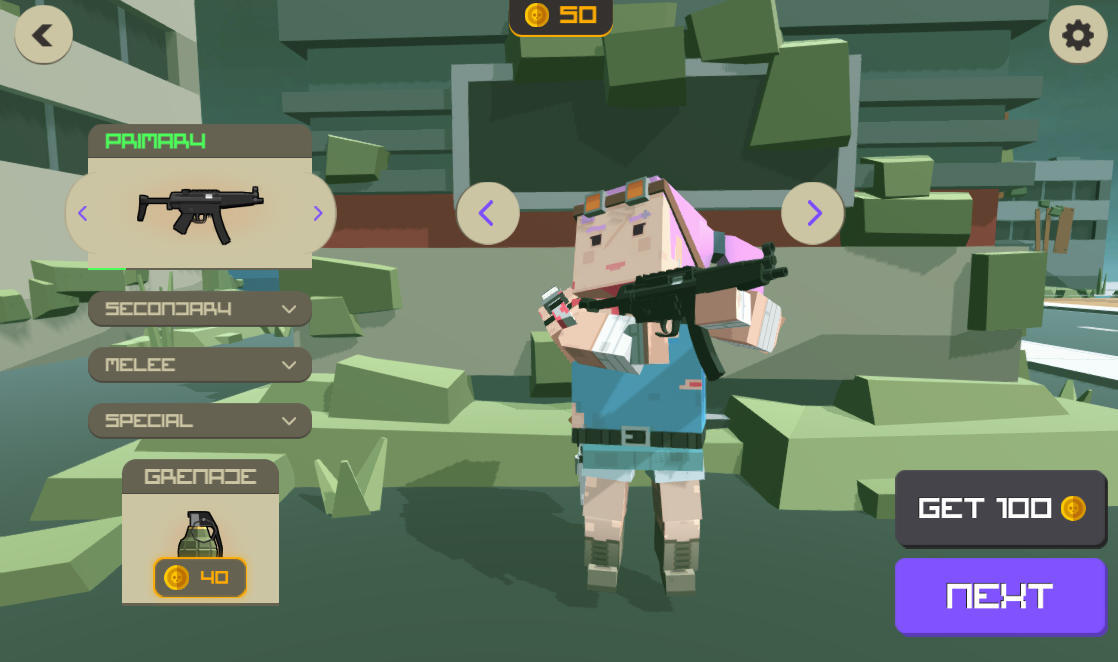
Task: Go back using the top-left arrow button
Action: [x=43, y=36]
